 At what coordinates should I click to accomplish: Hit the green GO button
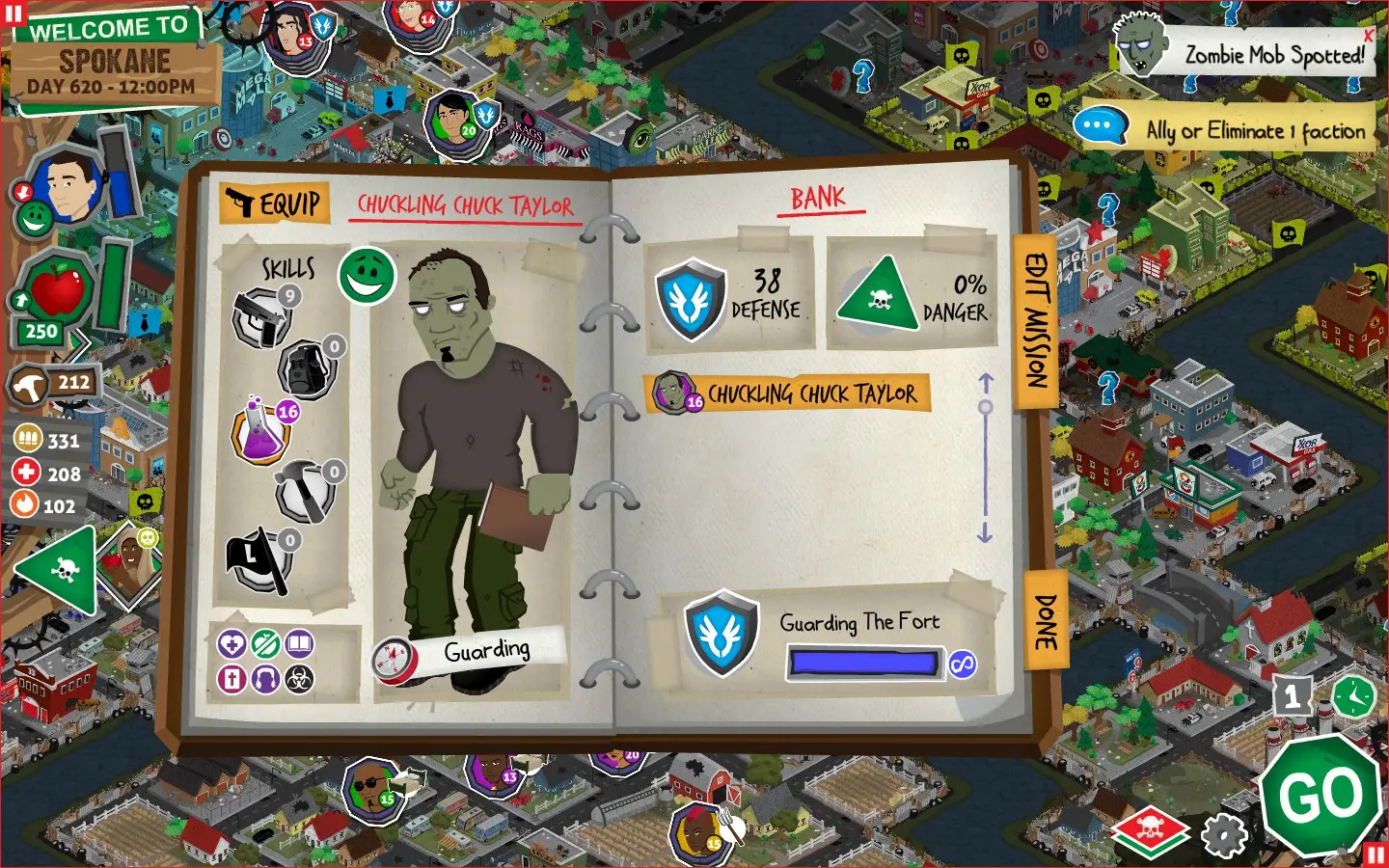coord(1321,796)
